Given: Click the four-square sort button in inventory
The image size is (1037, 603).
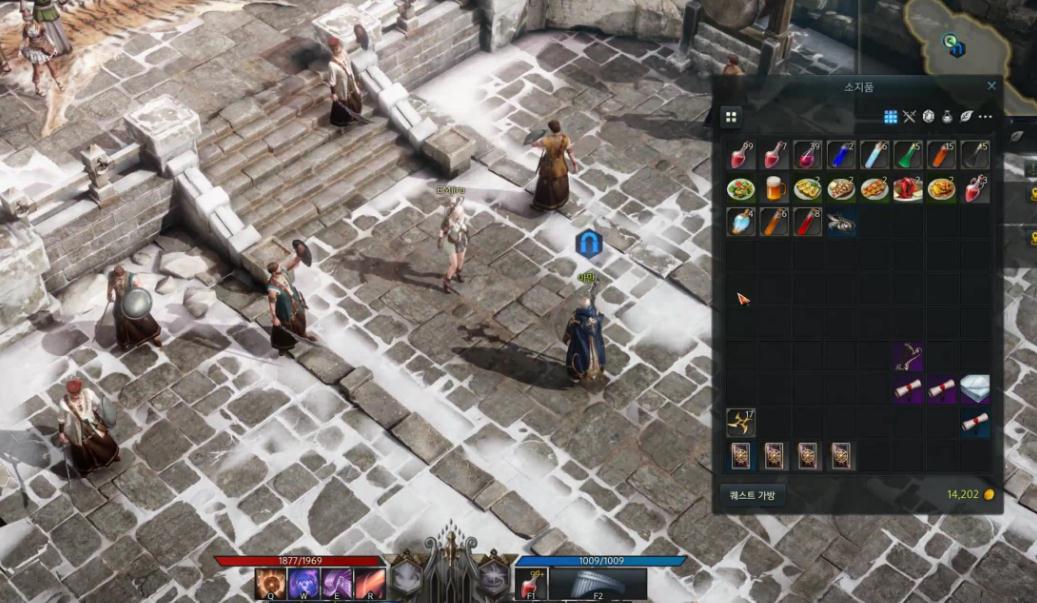Looking at the screenshot, I should point(731,117).
